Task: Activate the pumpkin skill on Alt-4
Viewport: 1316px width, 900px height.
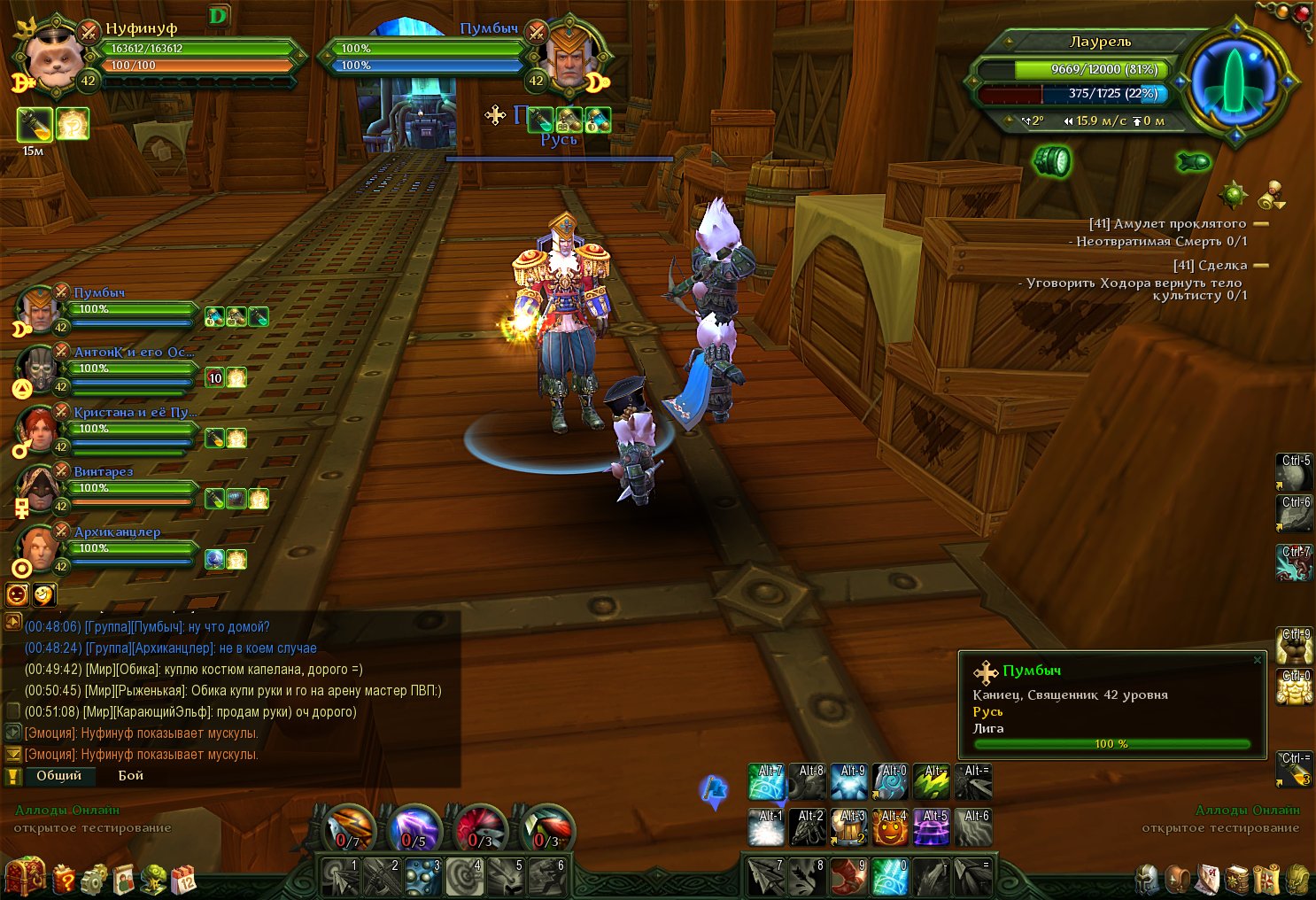Action: click(892, 827)
